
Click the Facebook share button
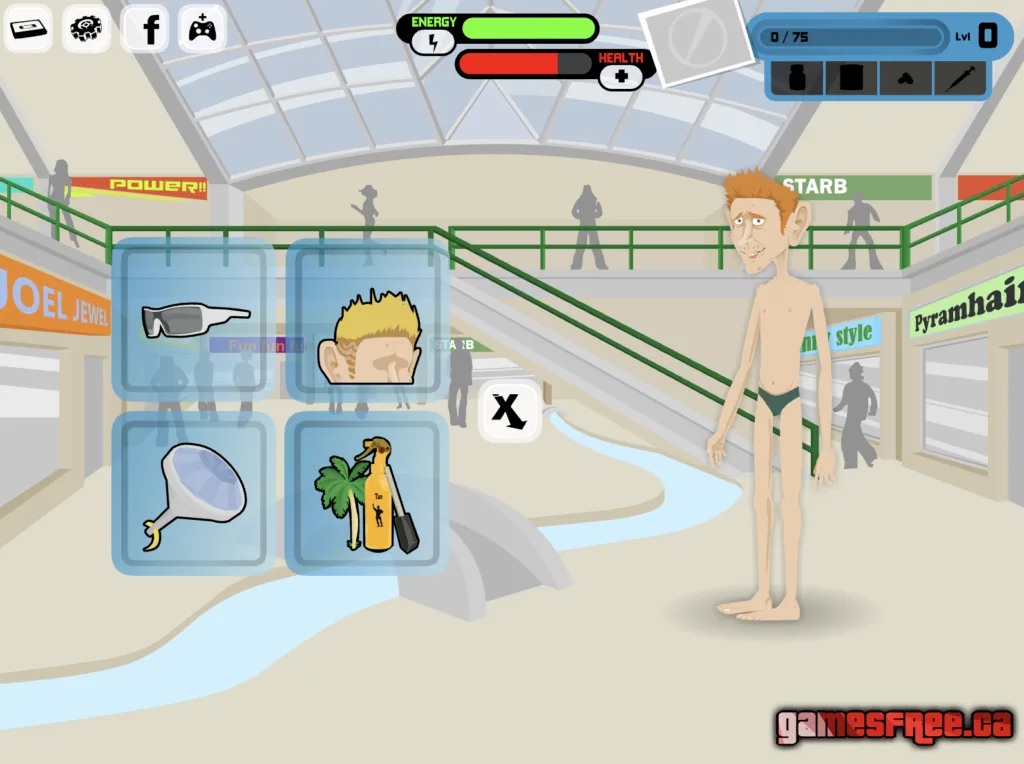click(x=146, y=28)
